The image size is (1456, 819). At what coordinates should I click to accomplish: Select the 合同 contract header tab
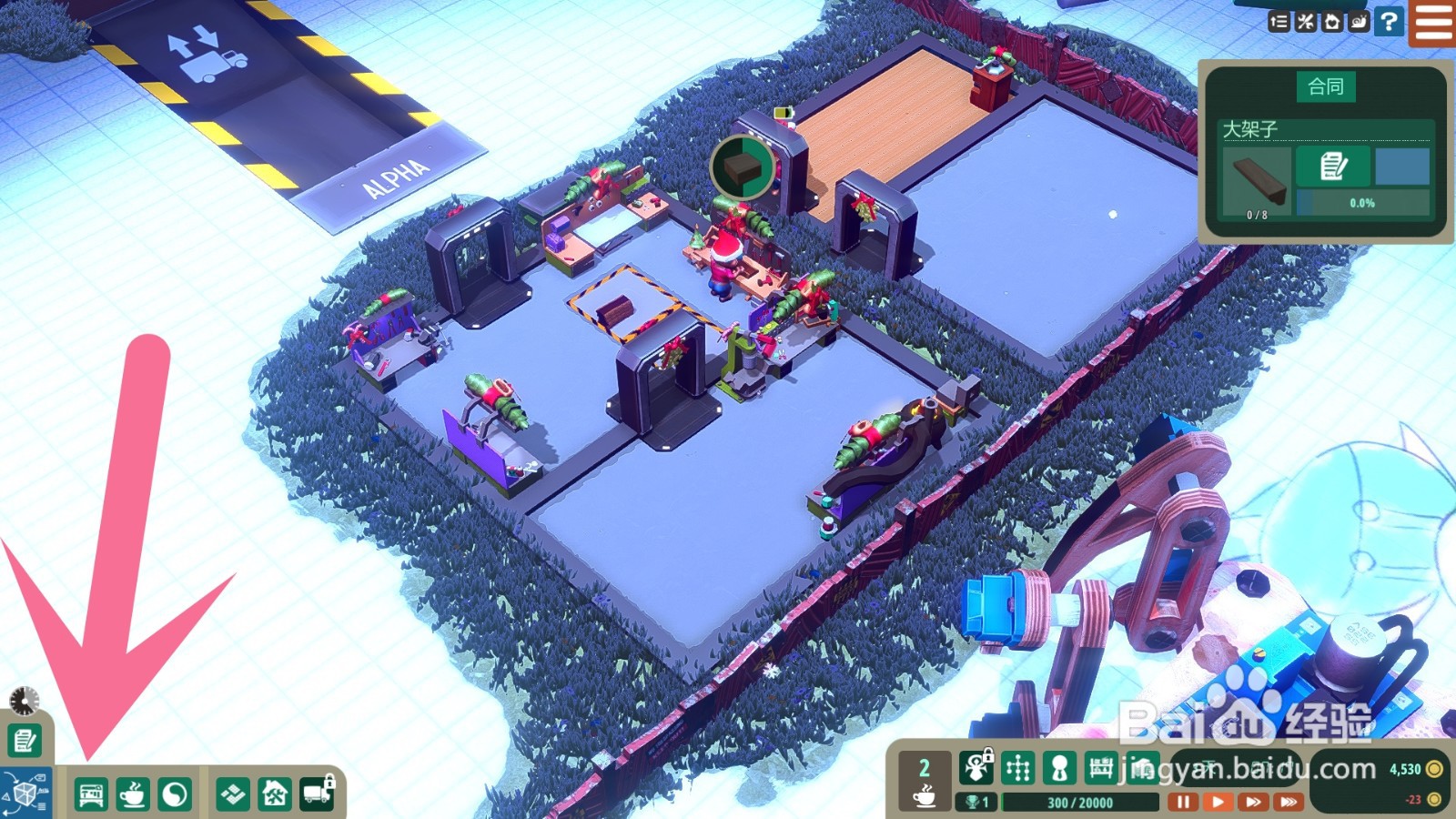point(1325,86)
